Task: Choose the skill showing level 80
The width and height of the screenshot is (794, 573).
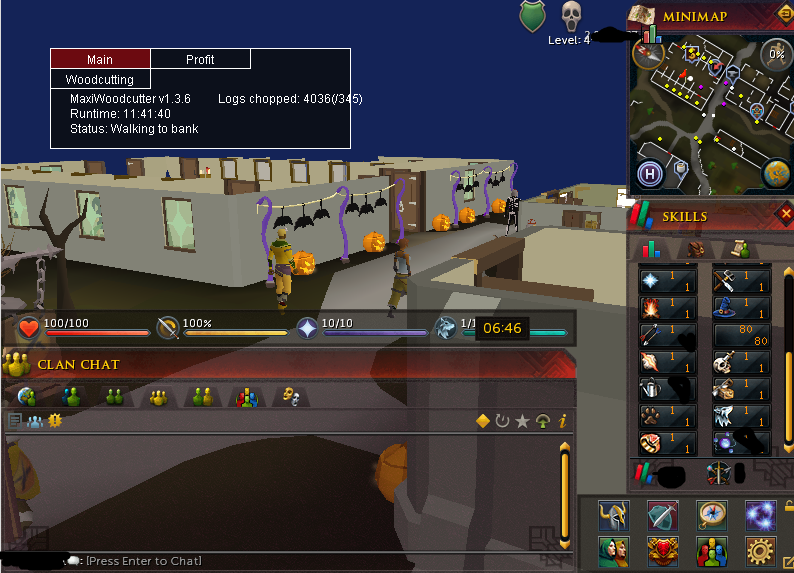Action: pos(740,335)
